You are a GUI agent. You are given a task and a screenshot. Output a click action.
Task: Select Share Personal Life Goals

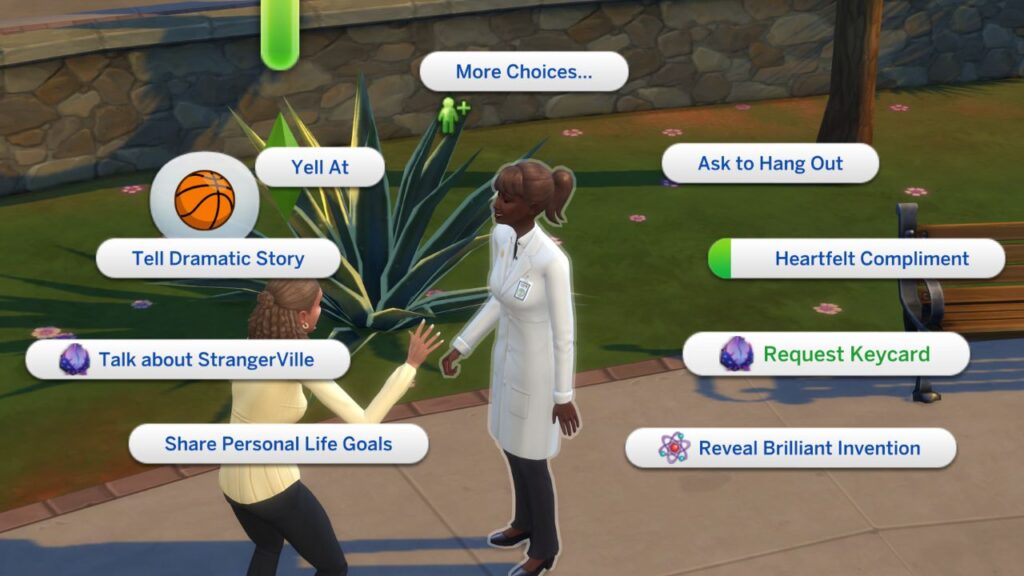click(x=278, y=444)
